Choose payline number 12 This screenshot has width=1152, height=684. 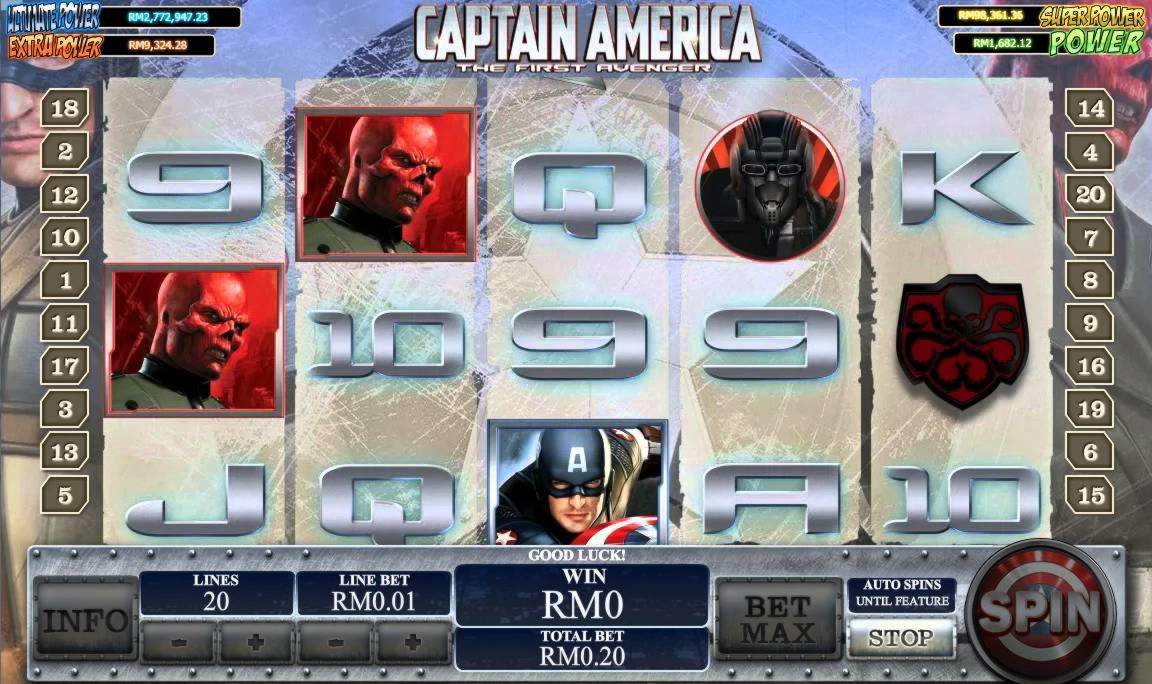tap(65, 195)
